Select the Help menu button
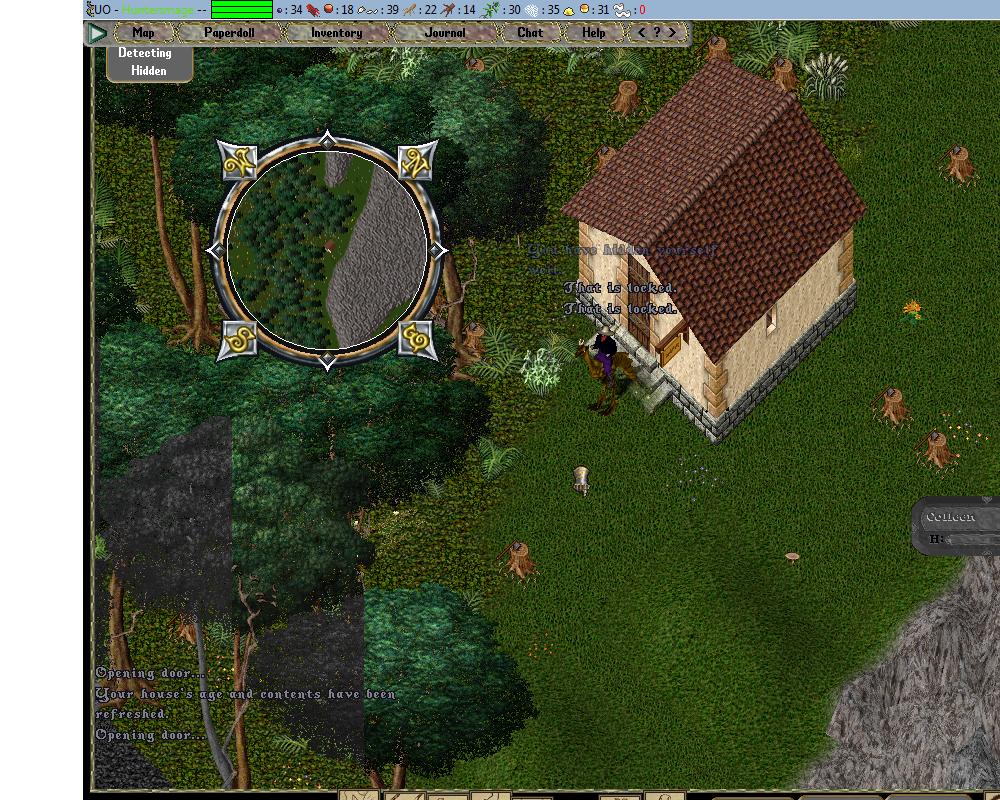 tap(594, 33)
